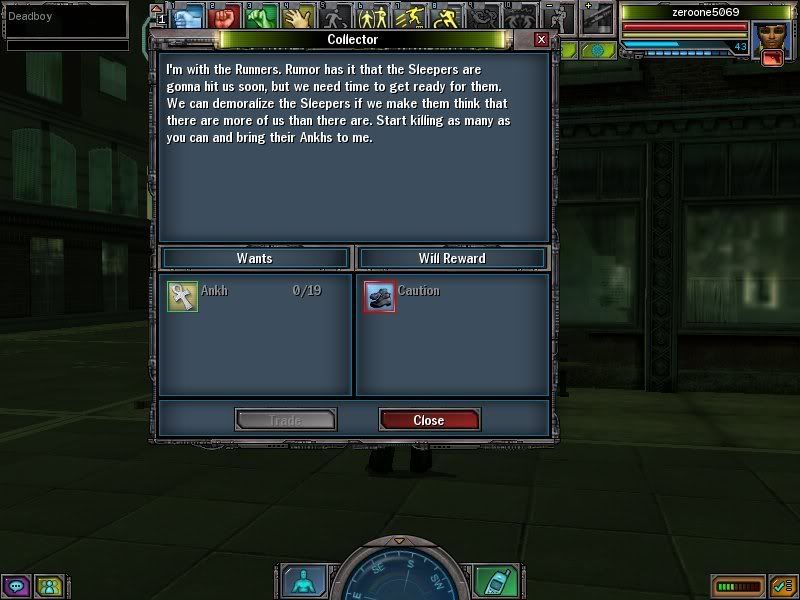Screen dimensions: 800x600
Task: Select the Deadboy target name panel
Action: click(67, 17)
